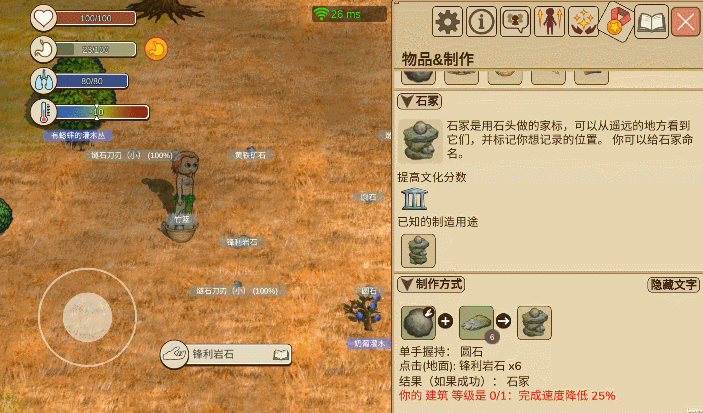
Task: Select the cairn result icon in recipe
Action: [x=534, y=322]
